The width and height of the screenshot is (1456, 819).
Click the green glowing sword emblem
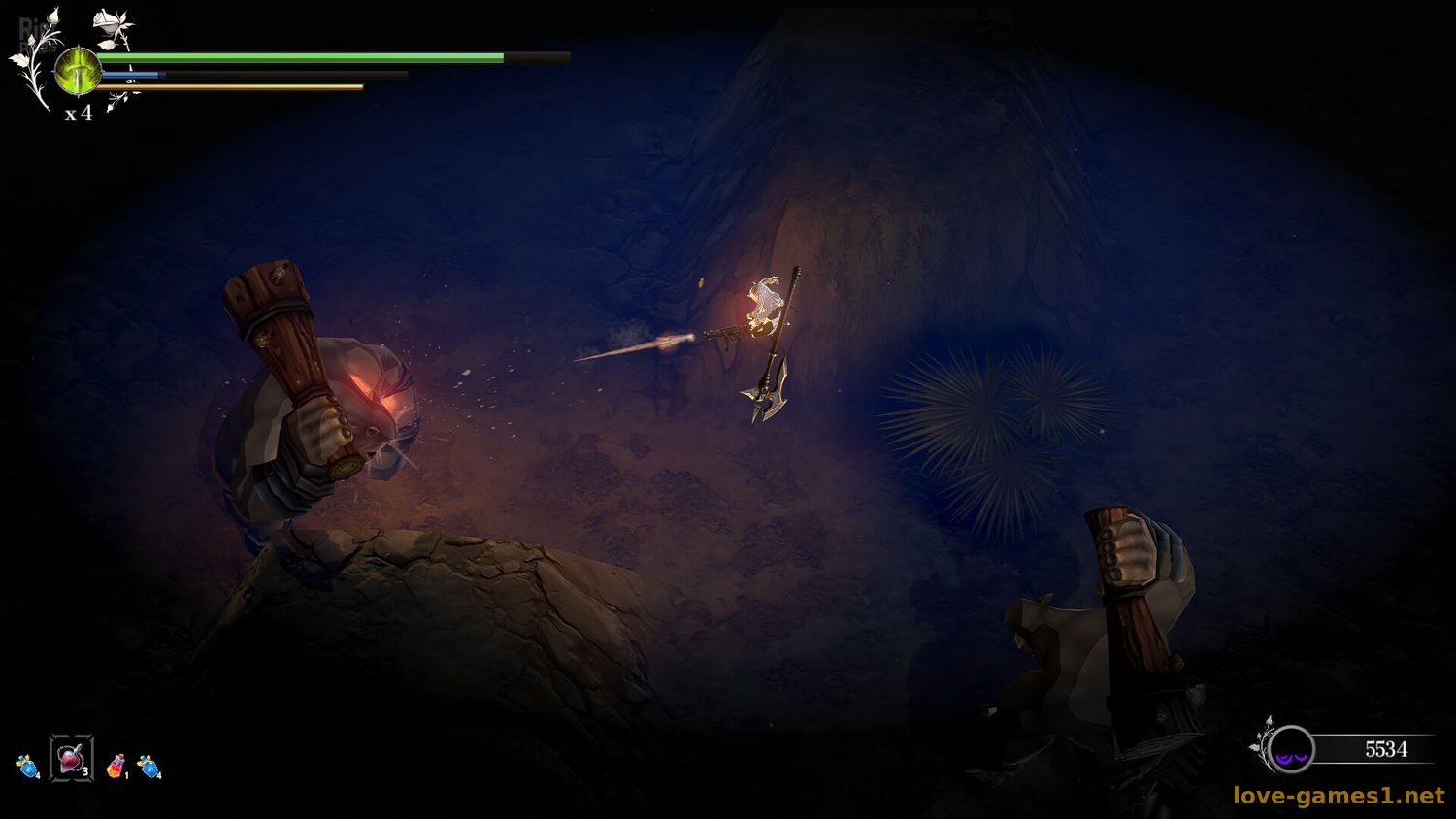click(78, 72)
